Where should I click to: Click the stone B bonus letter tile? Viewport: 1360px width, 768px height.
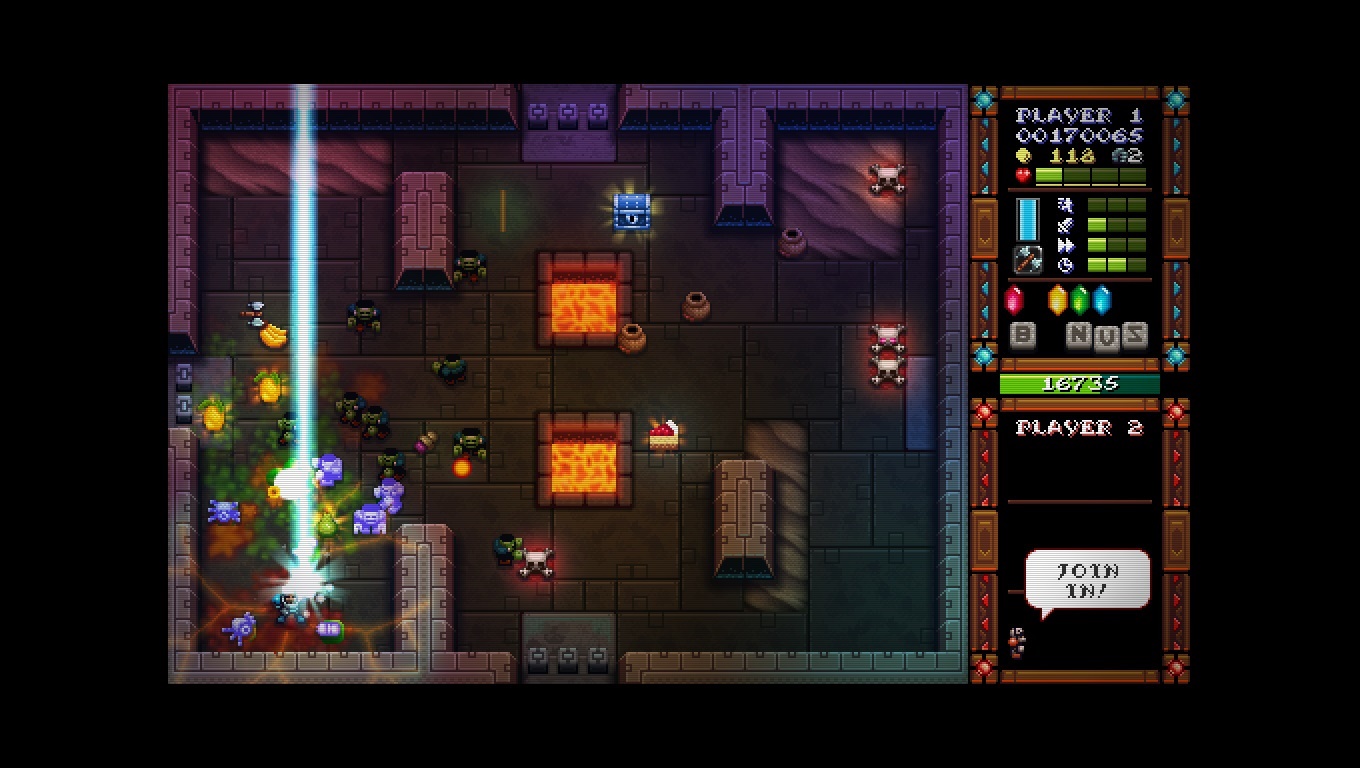click(1022, 334)
